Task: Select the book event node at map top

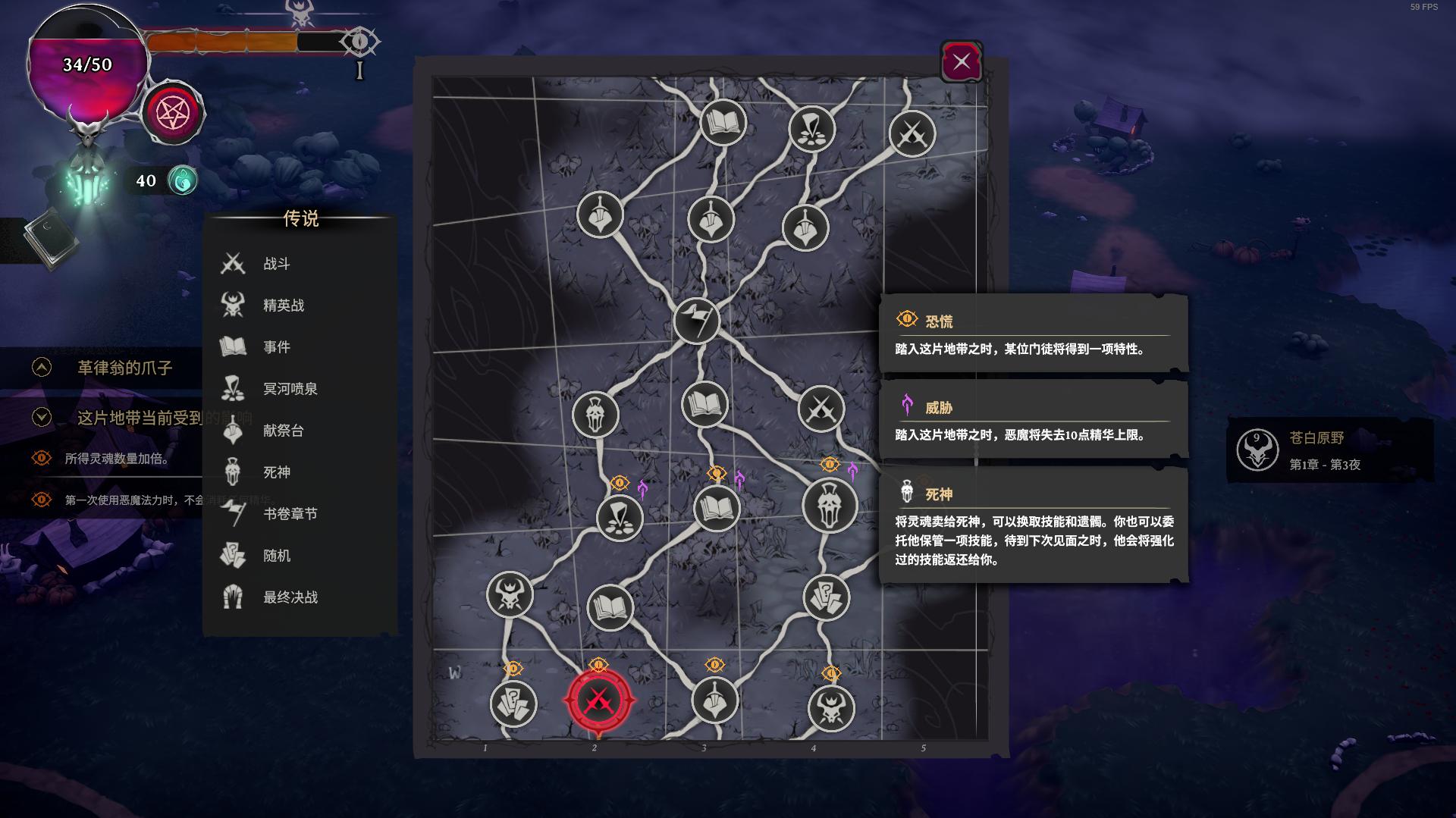Action: (721, 121)
